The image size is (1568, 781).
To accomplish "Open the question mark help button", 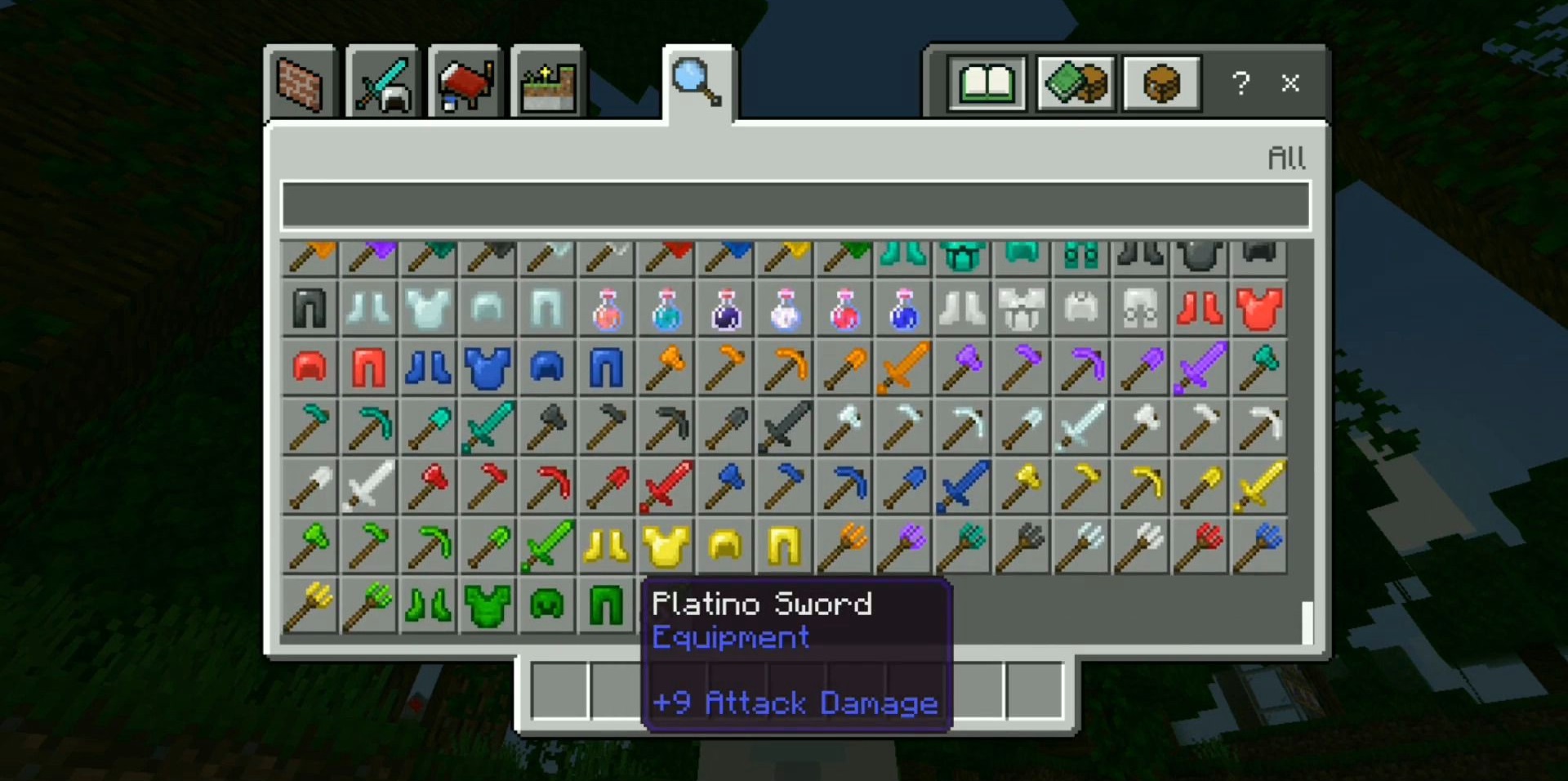I will pos(1241,83).
